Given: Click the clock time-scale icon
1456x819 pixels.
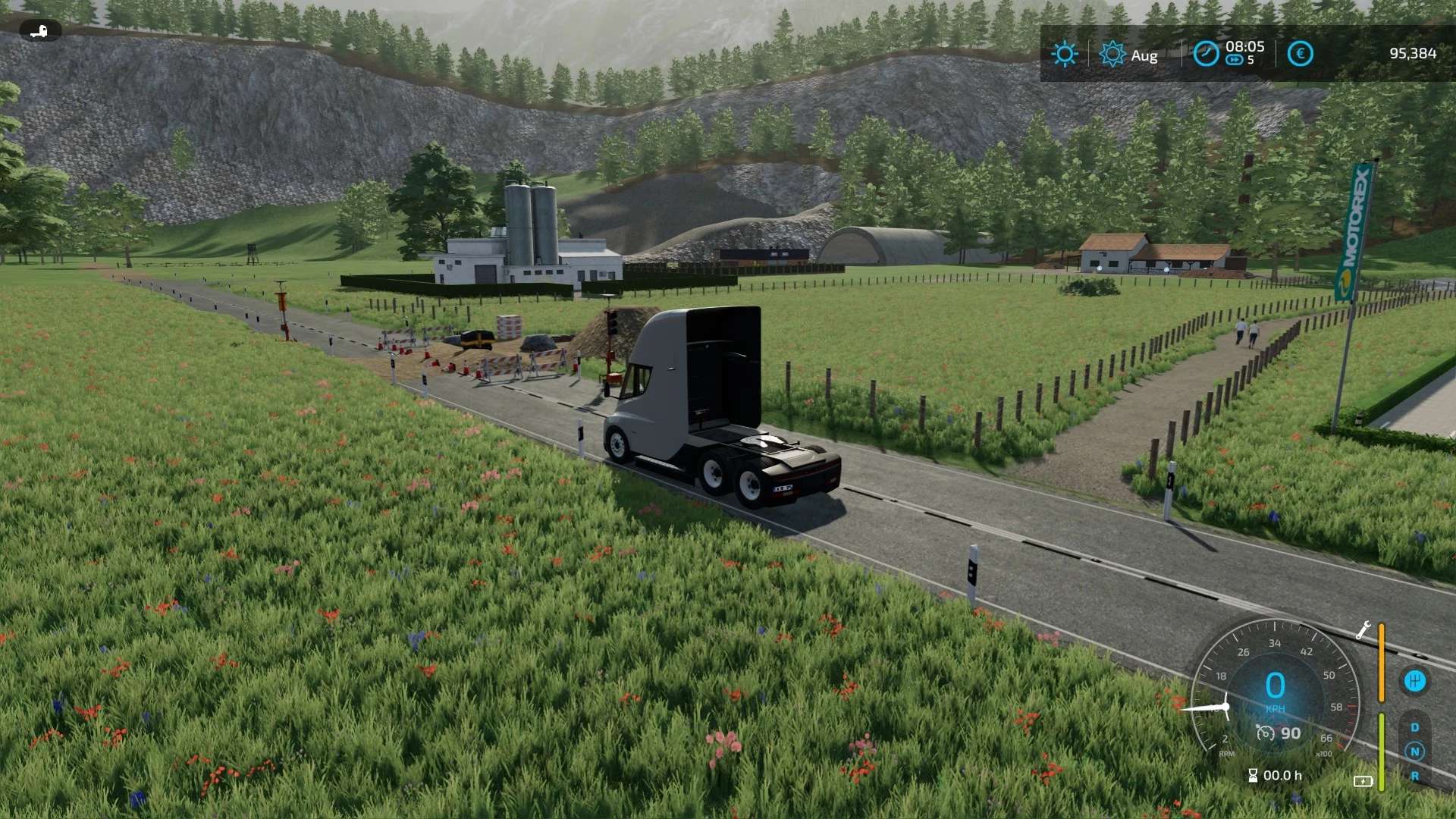Looking at the screenshot, I should 1206,54.
